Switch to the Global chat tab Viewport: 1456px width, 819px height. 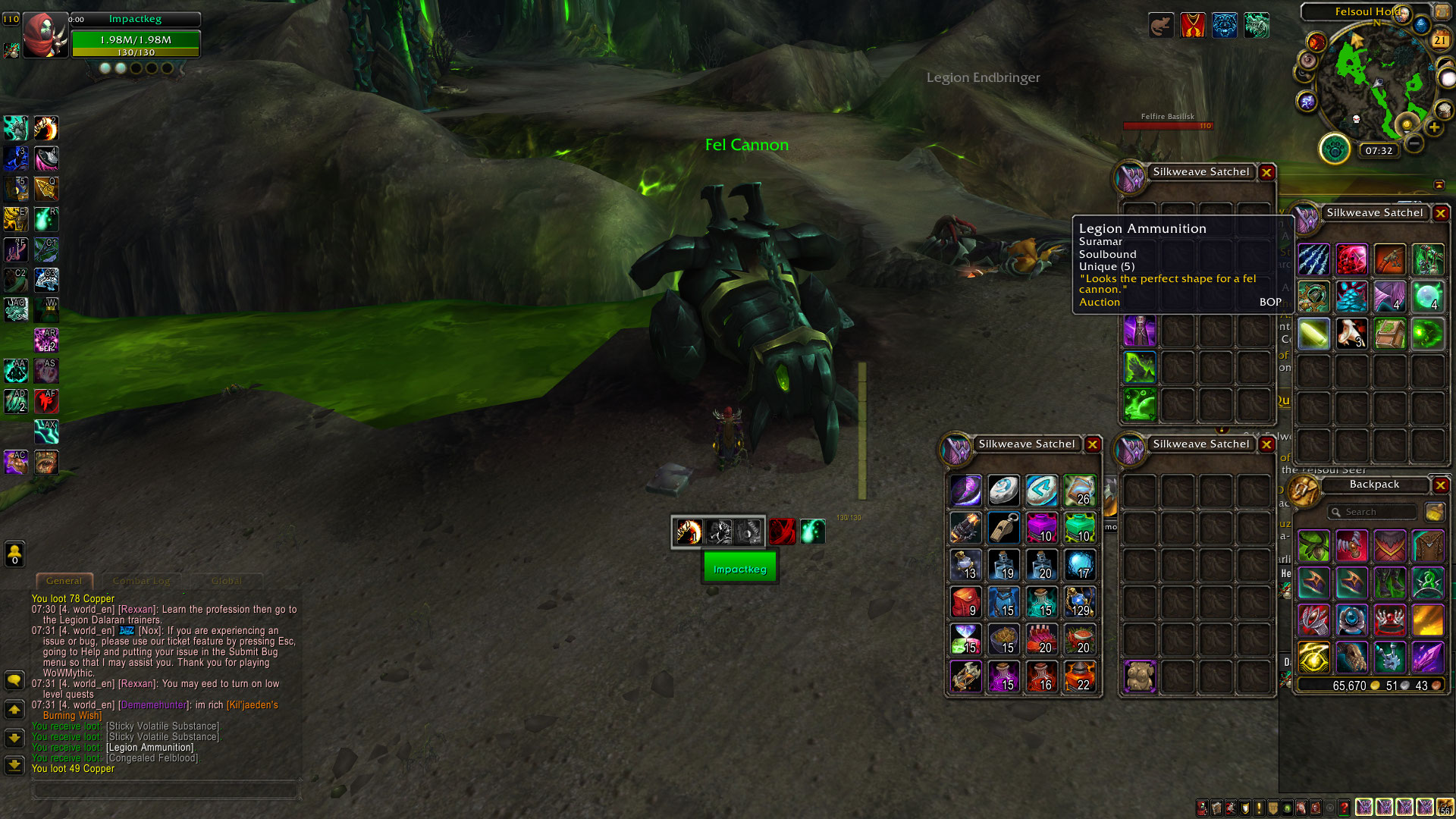point(227,582)
